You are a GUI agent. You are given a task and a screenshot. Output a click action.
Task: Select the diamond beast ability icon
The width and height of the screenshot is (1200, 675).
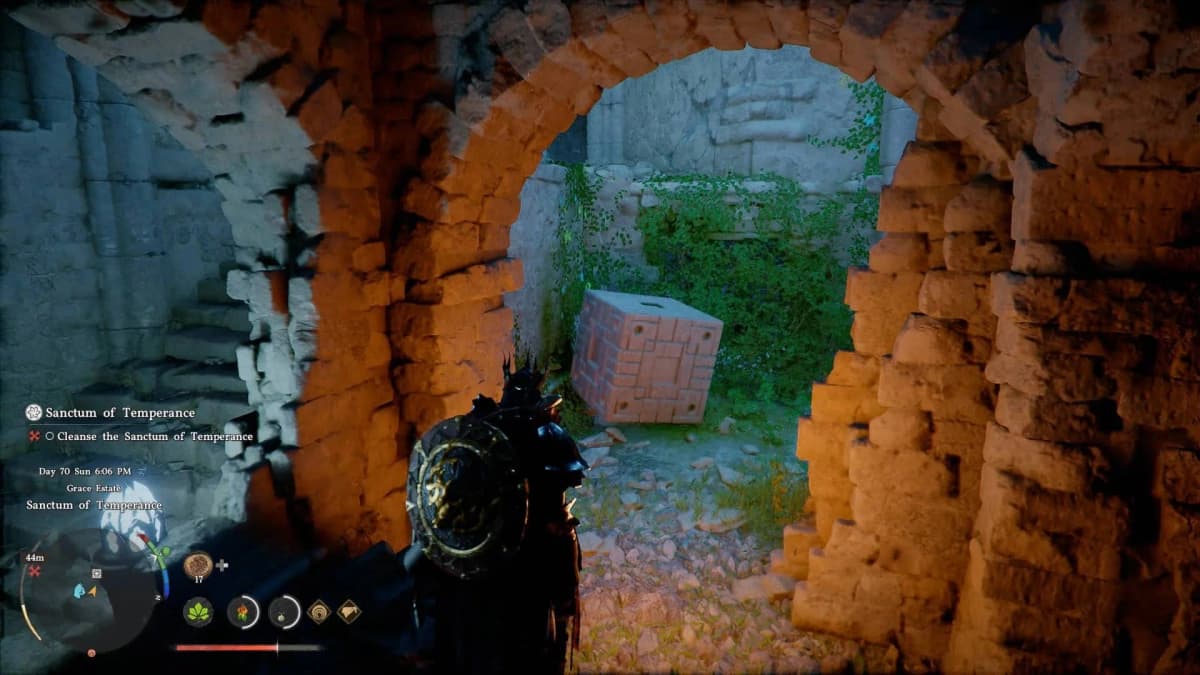349,611
